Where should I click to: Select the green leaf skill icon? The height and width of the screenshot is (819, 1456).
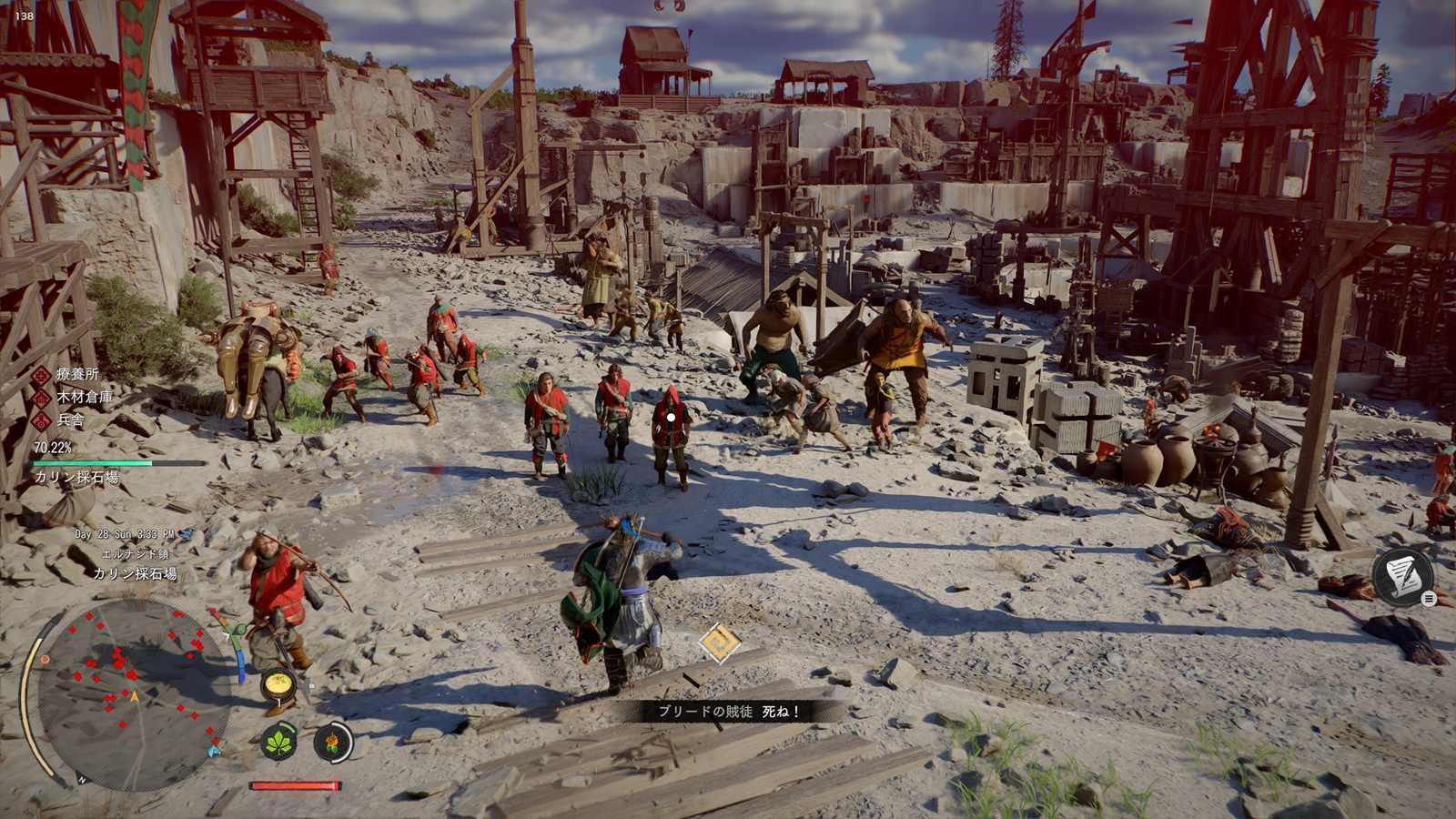click(x=279, y=743)
